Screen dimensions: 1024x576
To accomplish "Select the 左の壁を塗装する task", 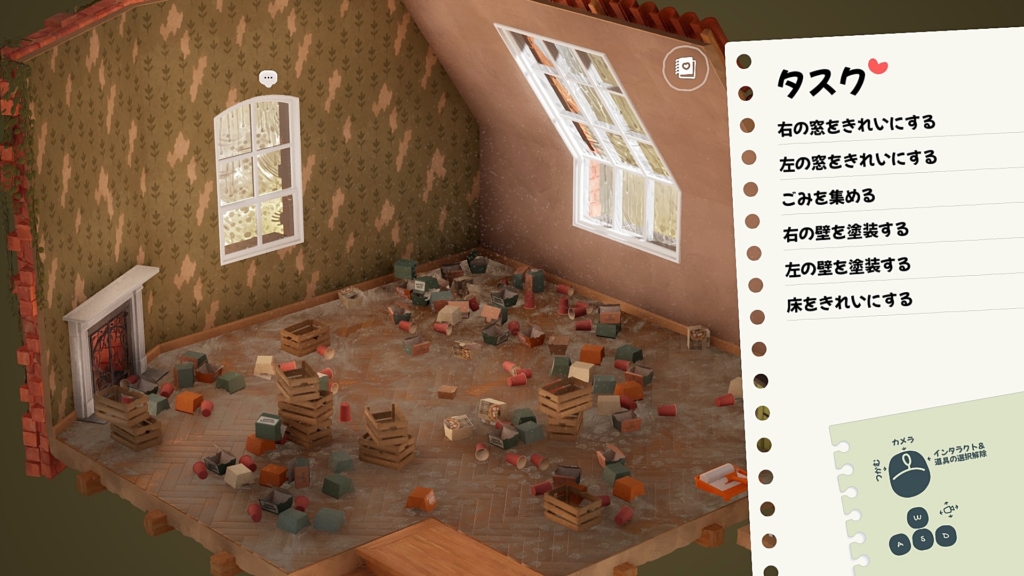I will 847,266.
